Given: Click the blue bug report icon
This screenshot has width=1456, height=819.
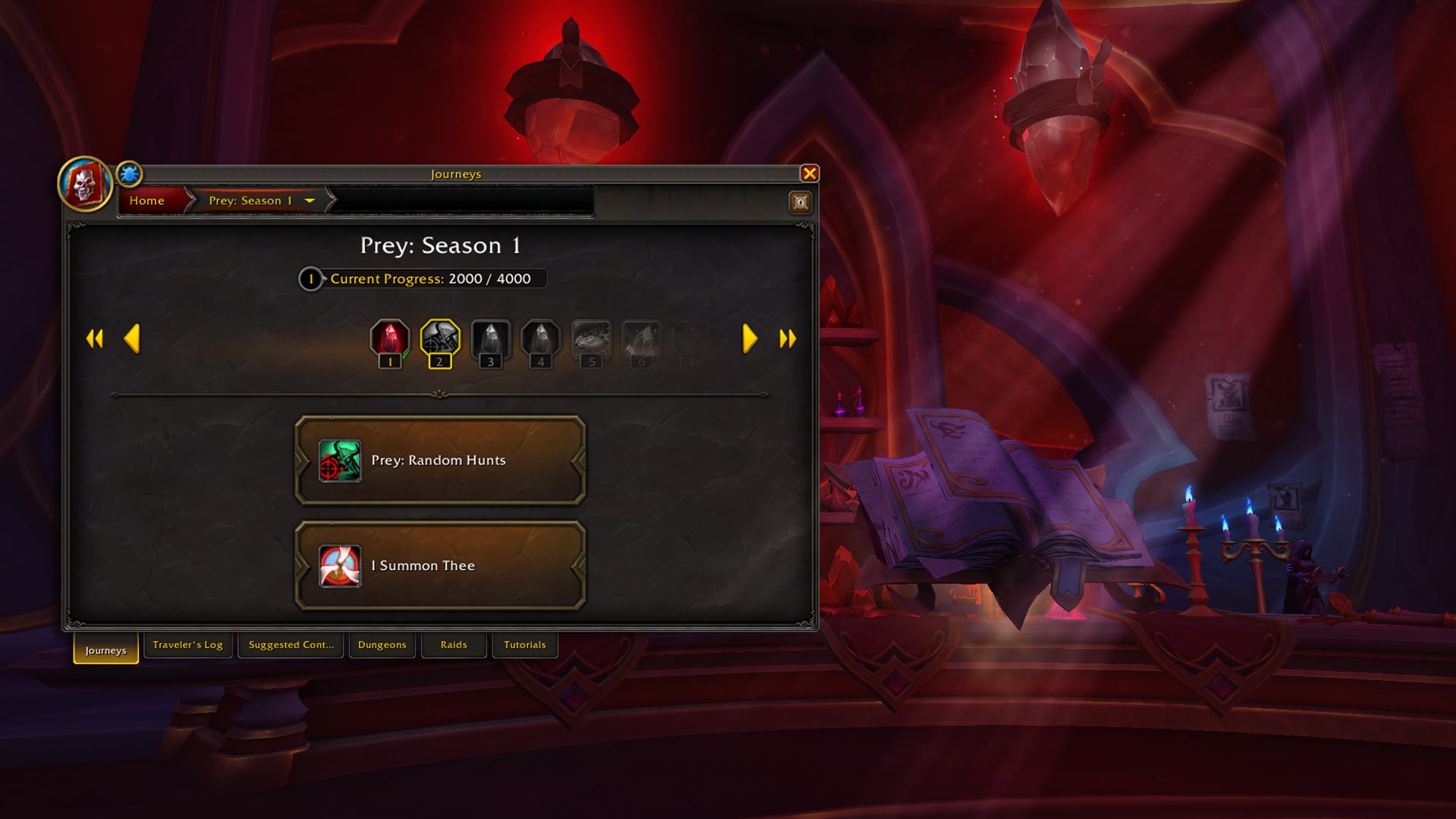Looking at the screenshot, I should 129,175.
